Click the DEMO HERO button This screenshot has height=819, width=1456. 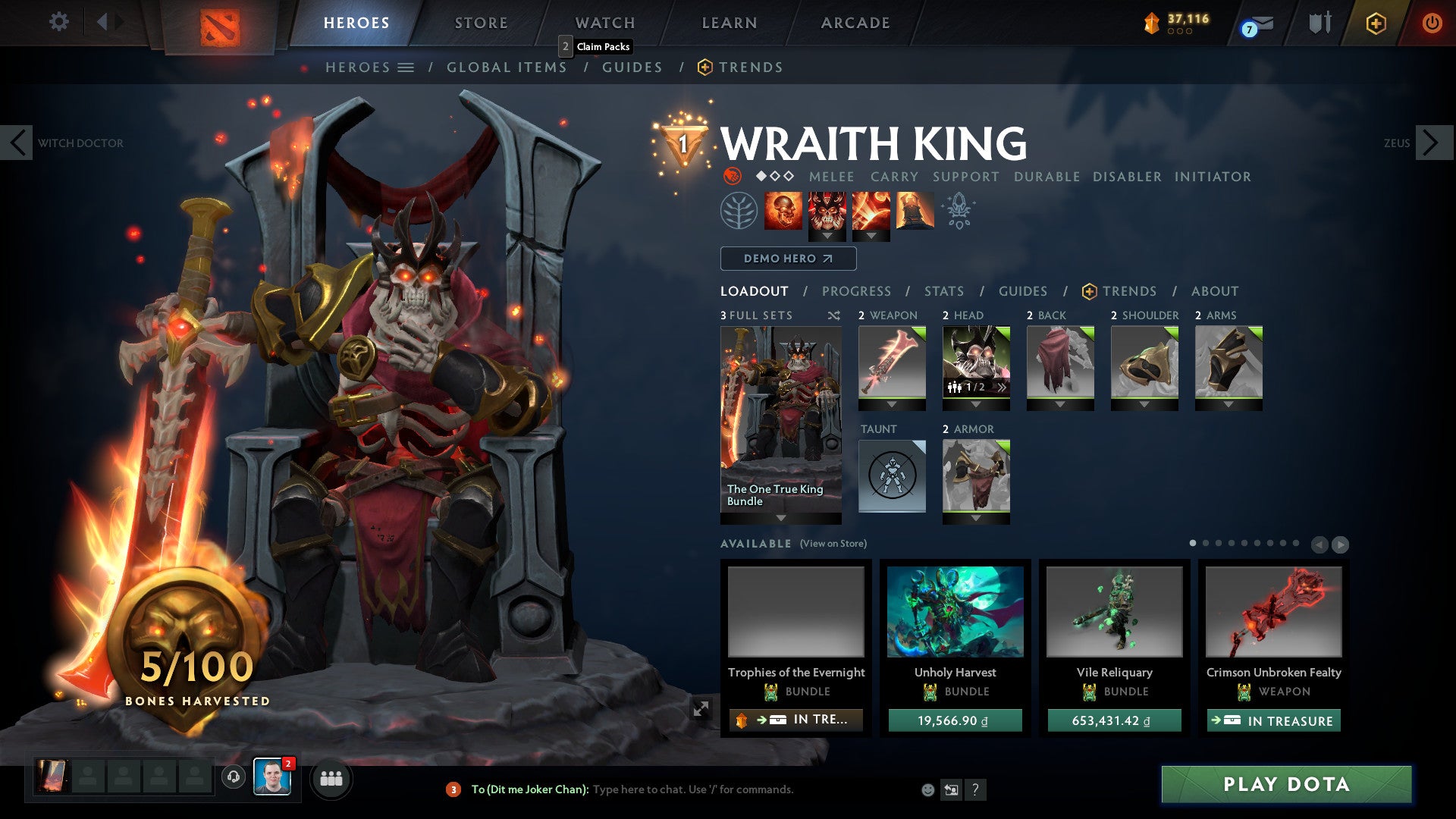point(786,259)
